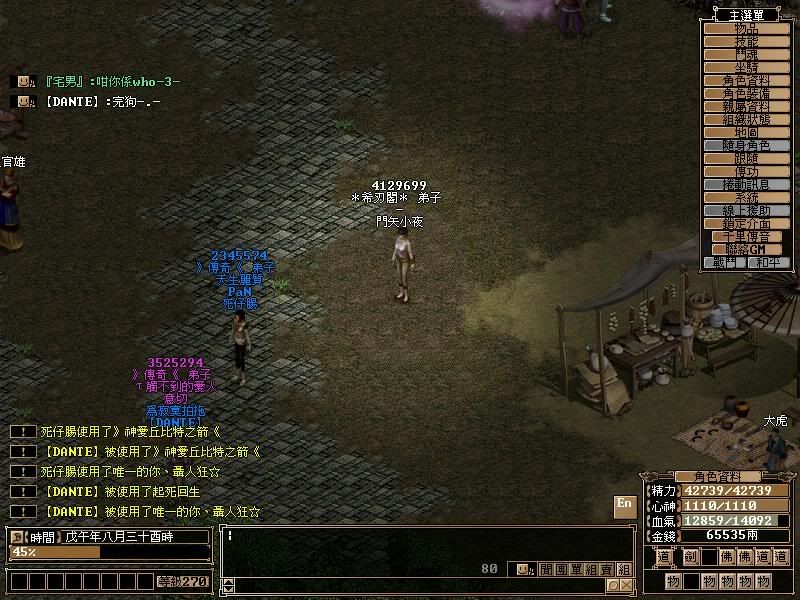Open the 角色裝備 equipment menu entry

(x=746, y=93)
